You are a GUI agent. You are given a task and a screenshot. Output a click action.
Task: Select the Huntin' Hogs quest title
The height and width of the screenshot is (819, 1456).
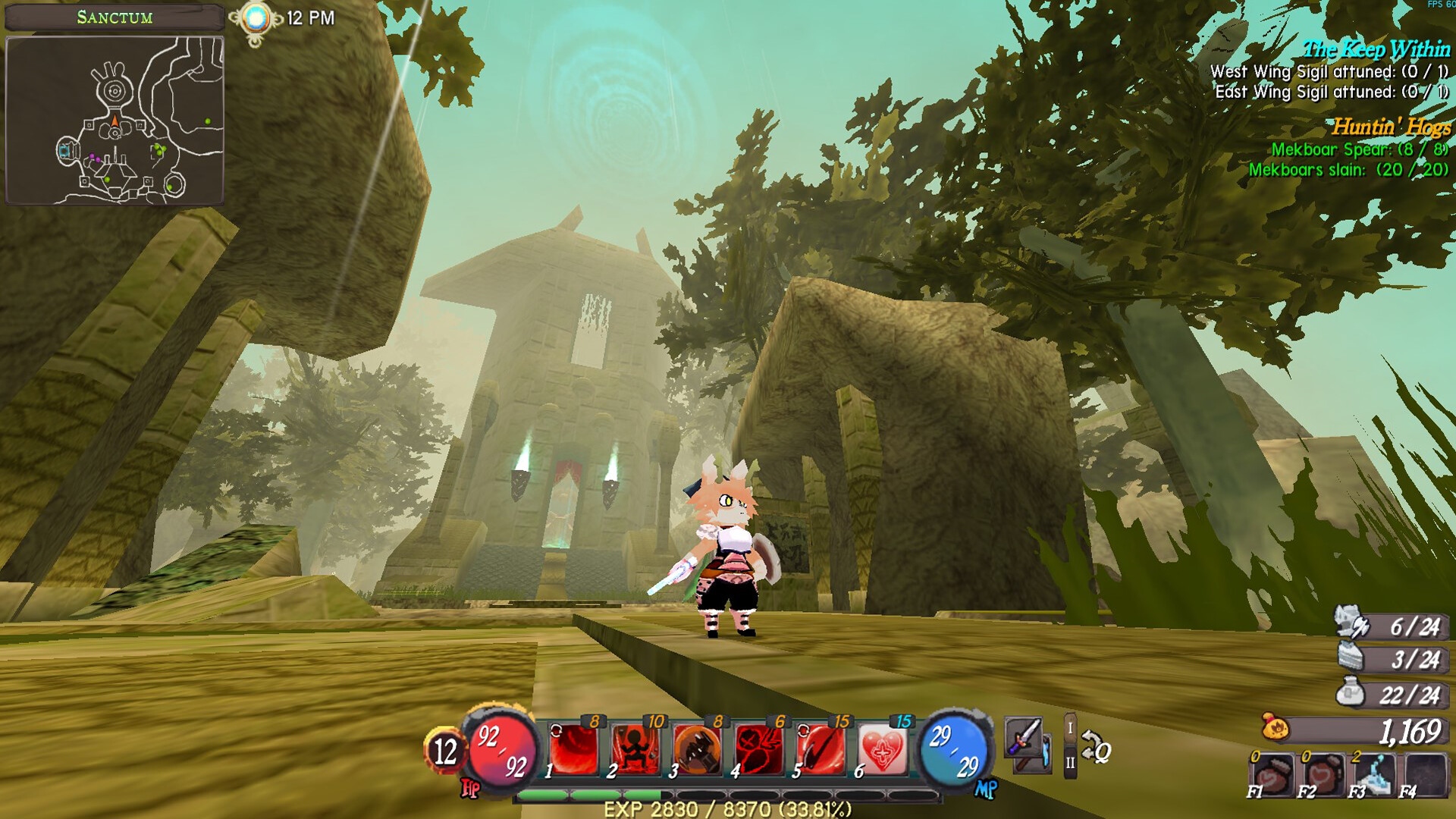pyautogui.click(x=1392, y=127)
